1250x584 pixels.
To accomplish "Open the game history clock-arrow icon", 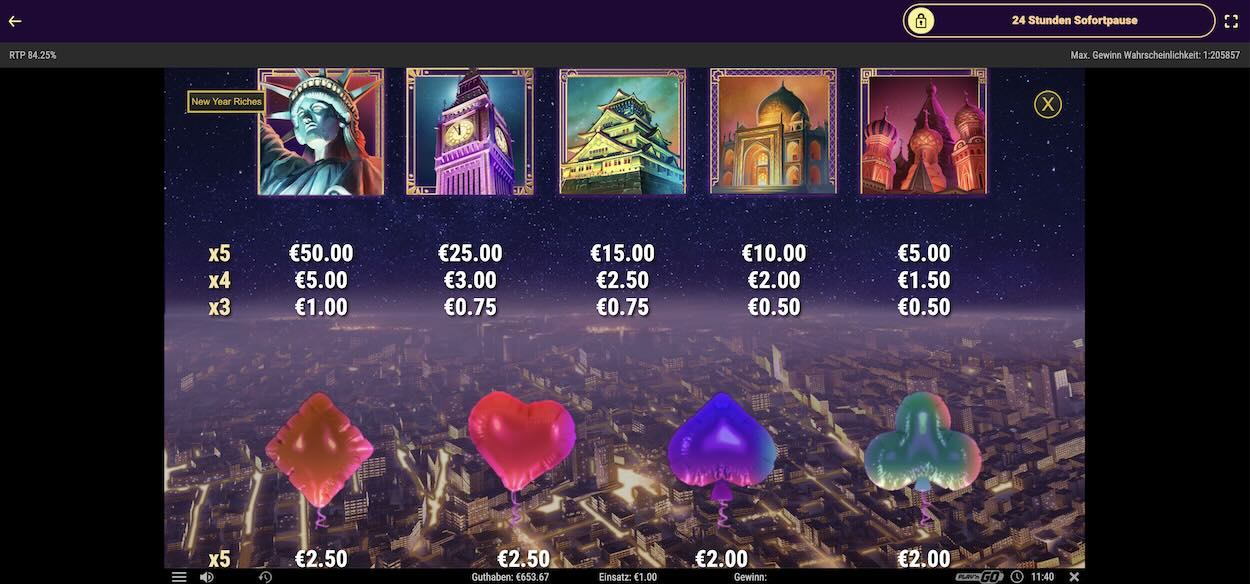I will (265, 577).
